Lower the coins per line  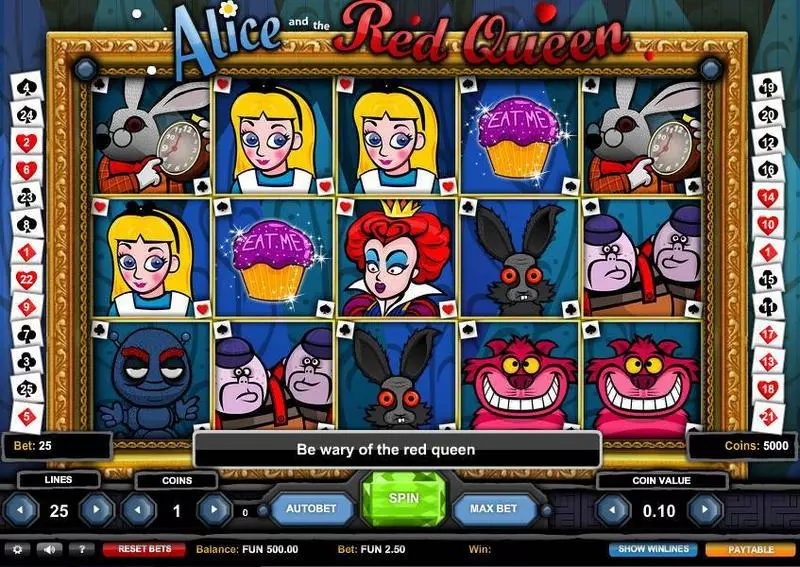tap(139, 510)
